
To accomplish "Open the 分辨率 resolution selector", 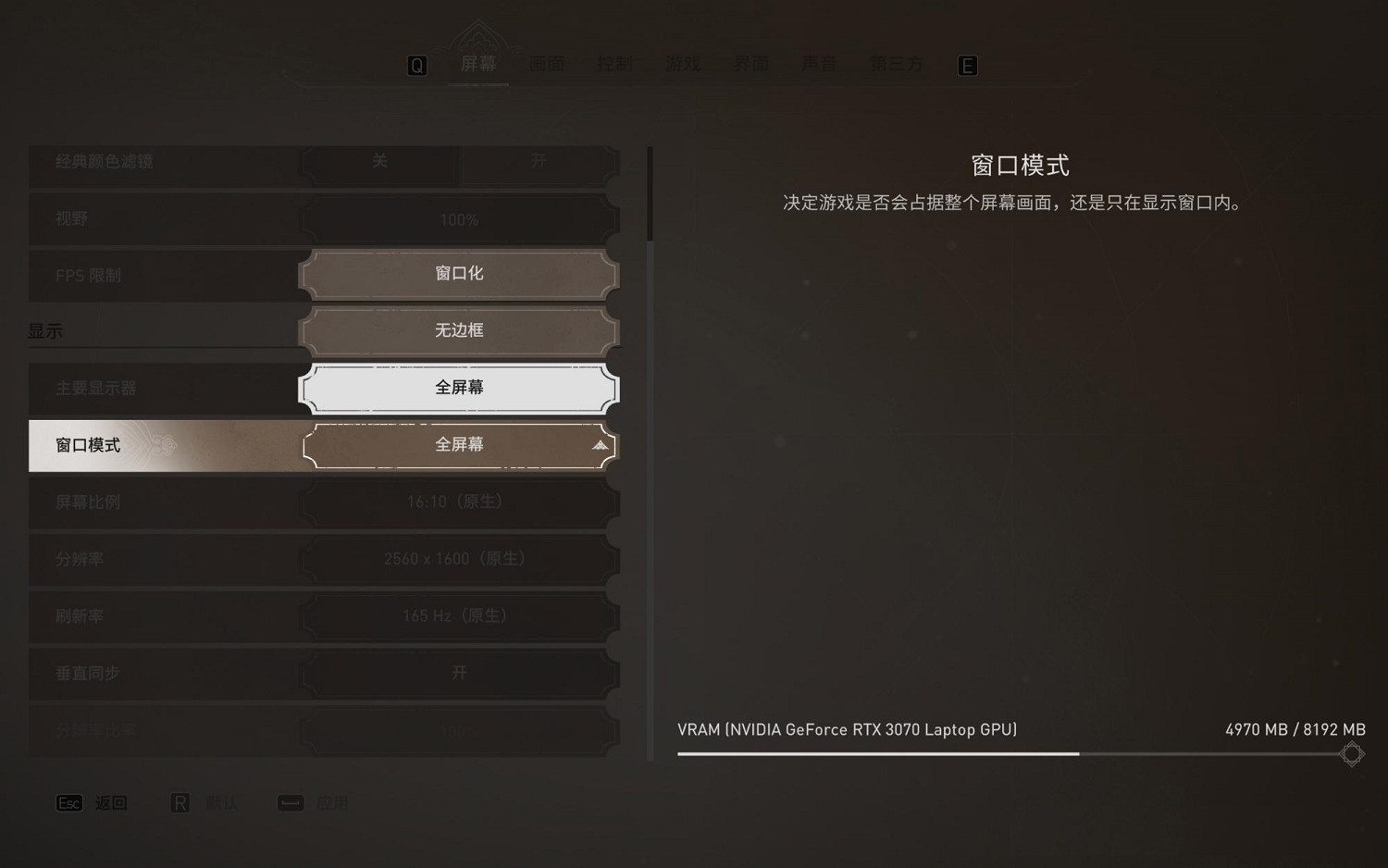I will [x=458, y=559].
